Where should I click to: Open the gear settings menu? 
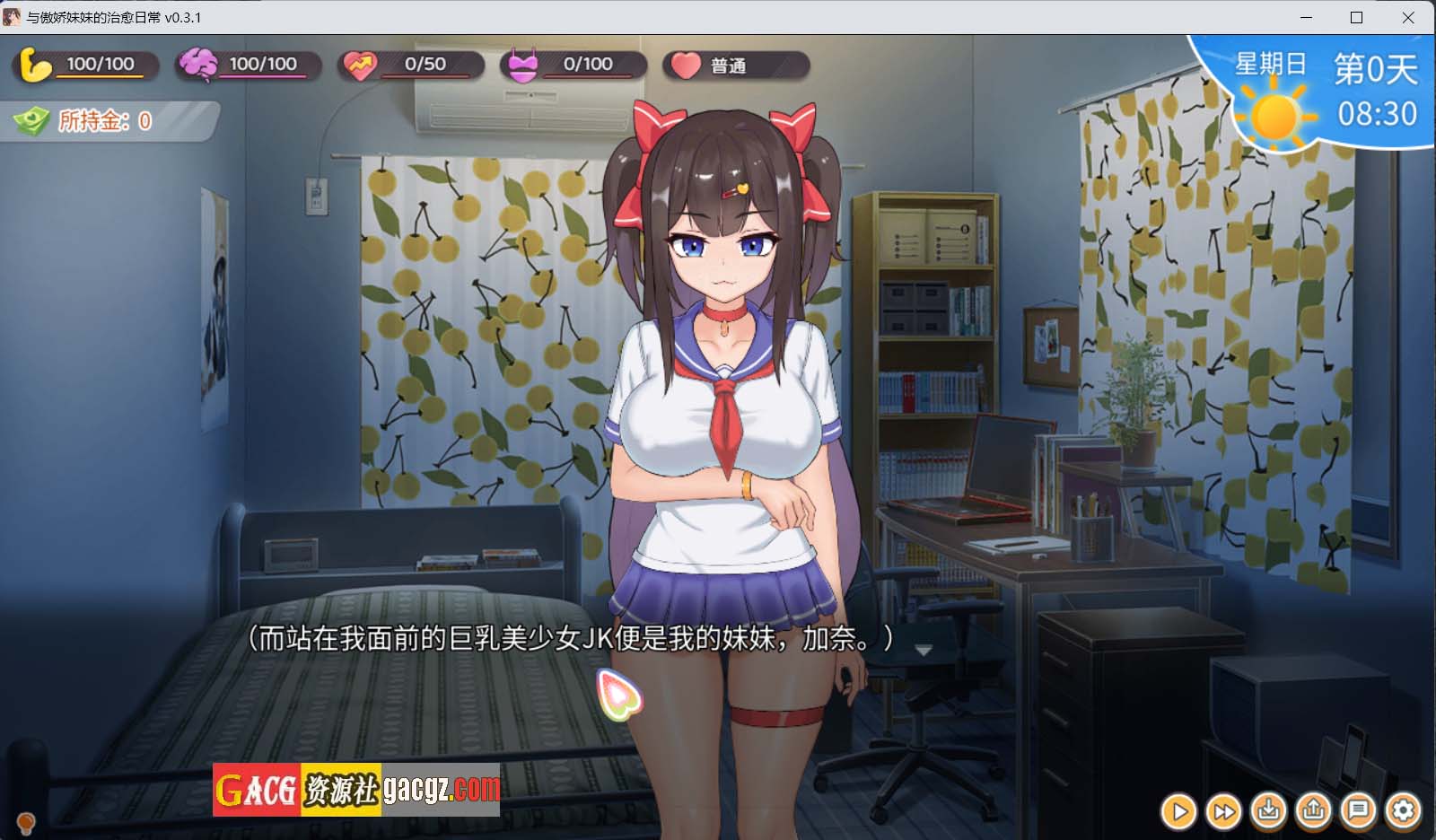[1404, 811]
